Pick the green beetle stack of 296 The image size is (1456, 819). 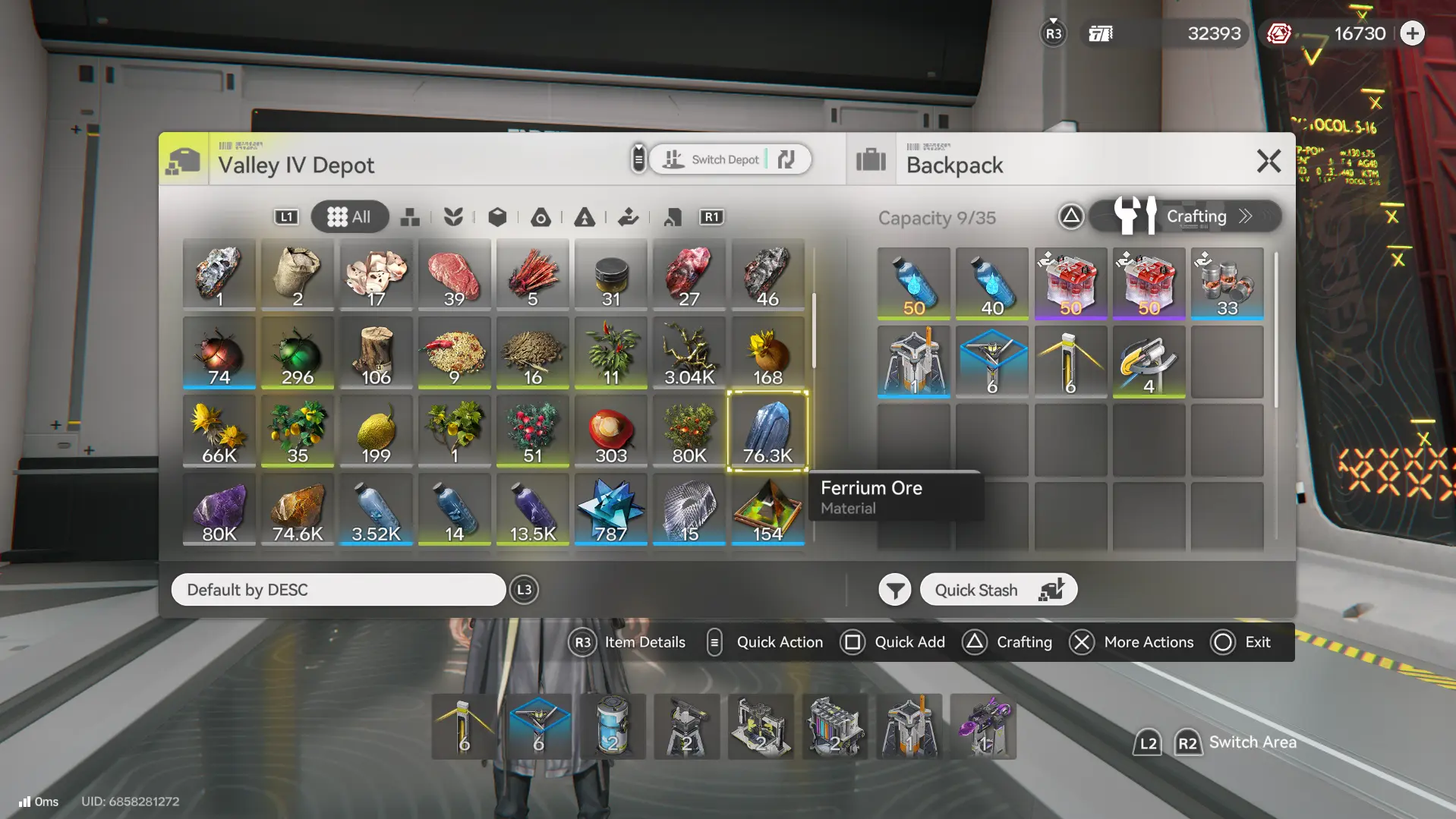click(x=298, y=354)
